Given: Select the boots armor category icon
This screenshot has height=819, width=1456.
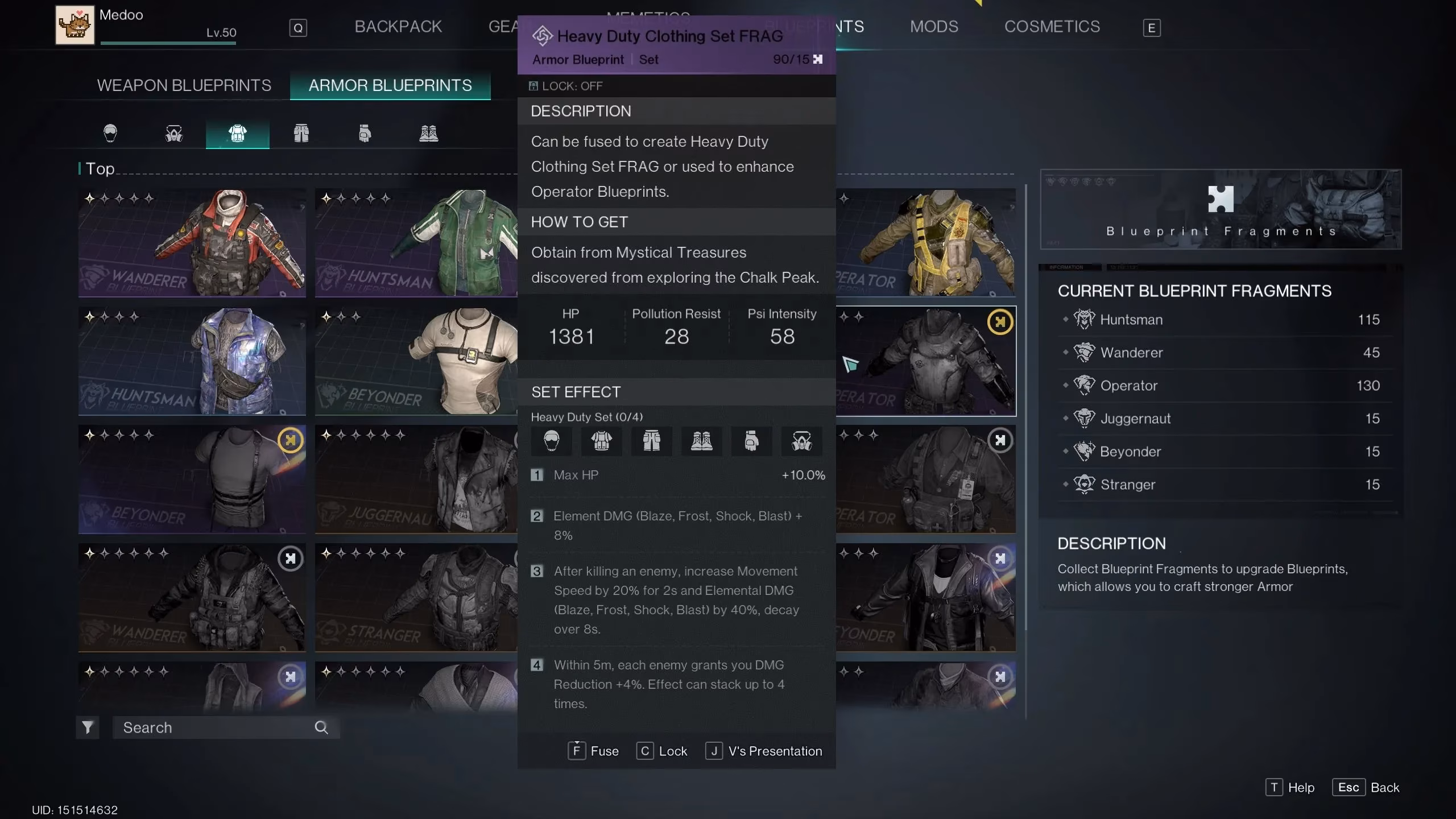Looking at the screenshot, I should coord(429,133).
